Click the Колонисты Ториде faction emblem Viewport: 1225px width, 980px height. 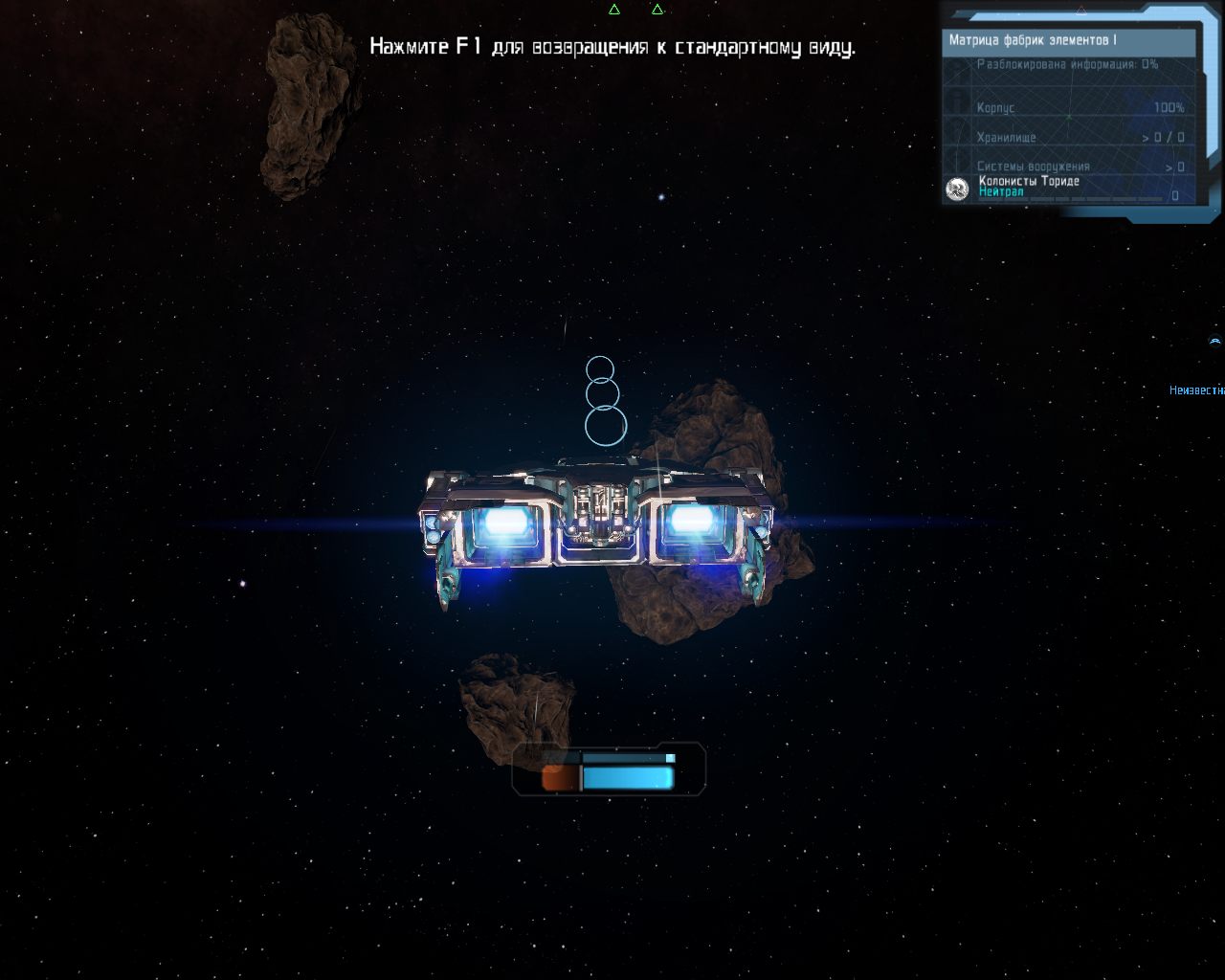tap(957, 189)
